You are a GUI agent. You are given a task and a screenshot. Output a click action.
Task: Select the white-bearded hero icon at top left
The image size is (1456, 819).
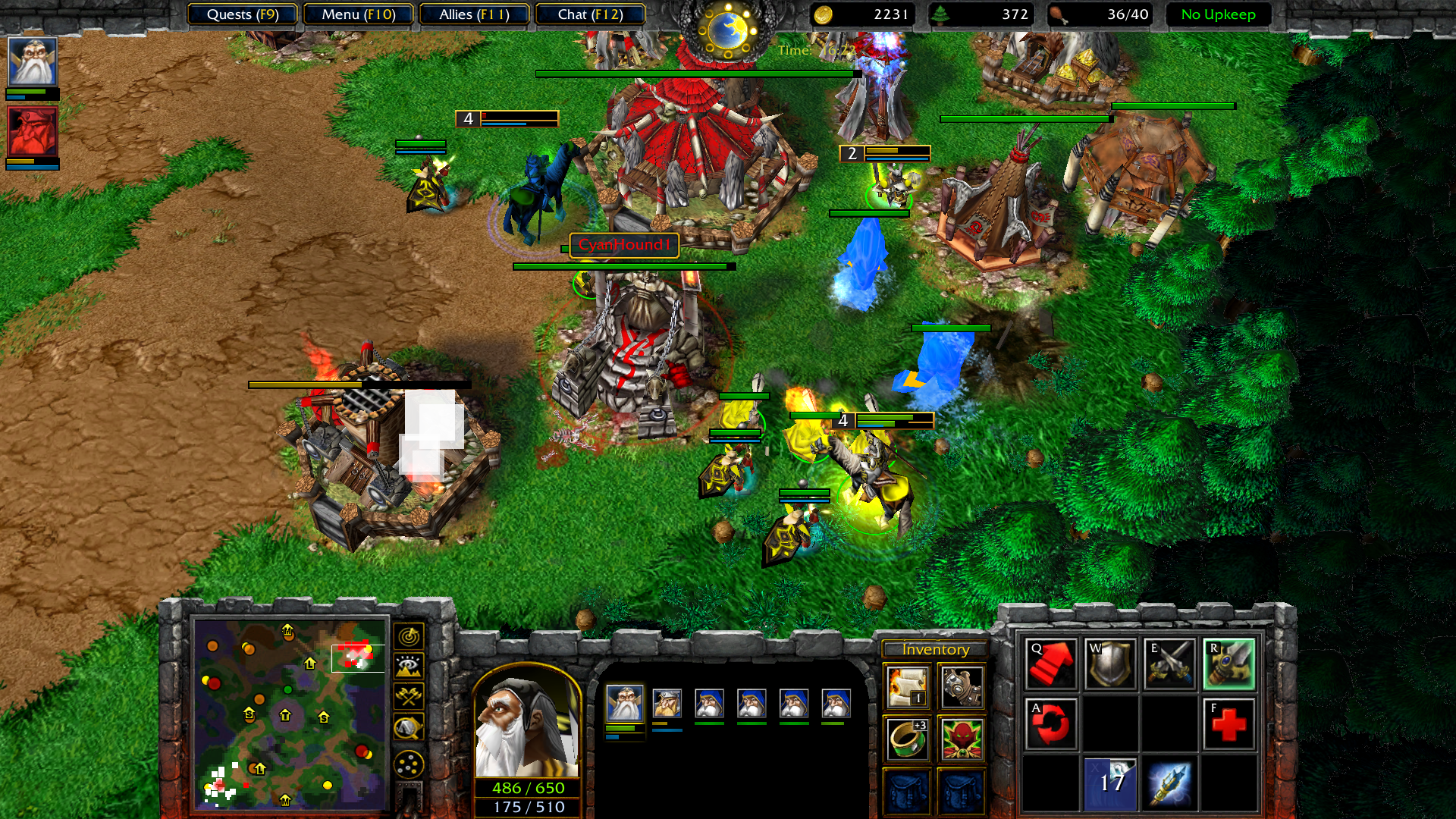point(33,61)
